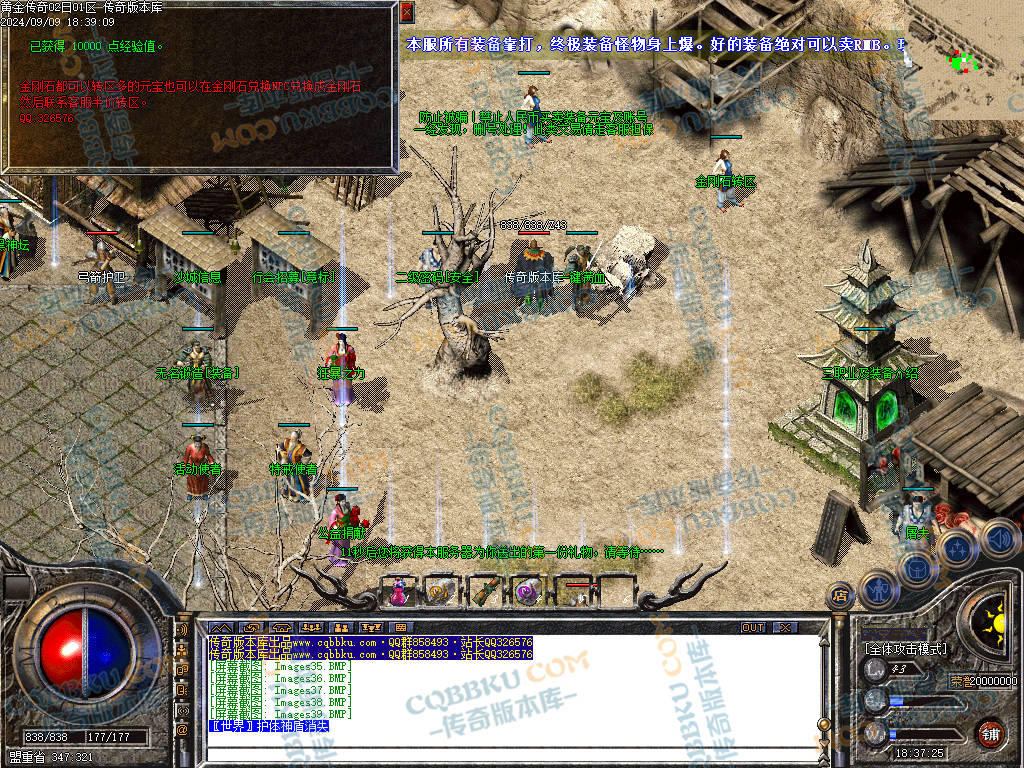
Task: Select the @ icon beside the chat
Action: point(182,730)
